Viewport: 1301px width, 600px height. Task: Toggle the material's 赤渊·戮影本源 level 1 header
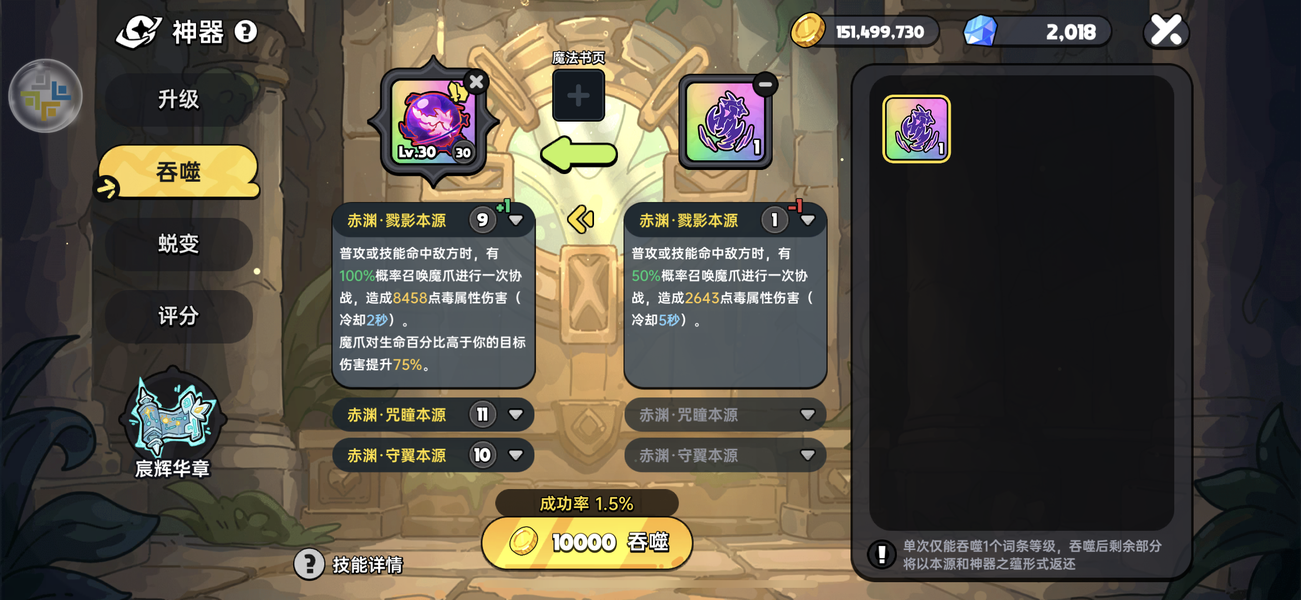click(x=808, y=220)
